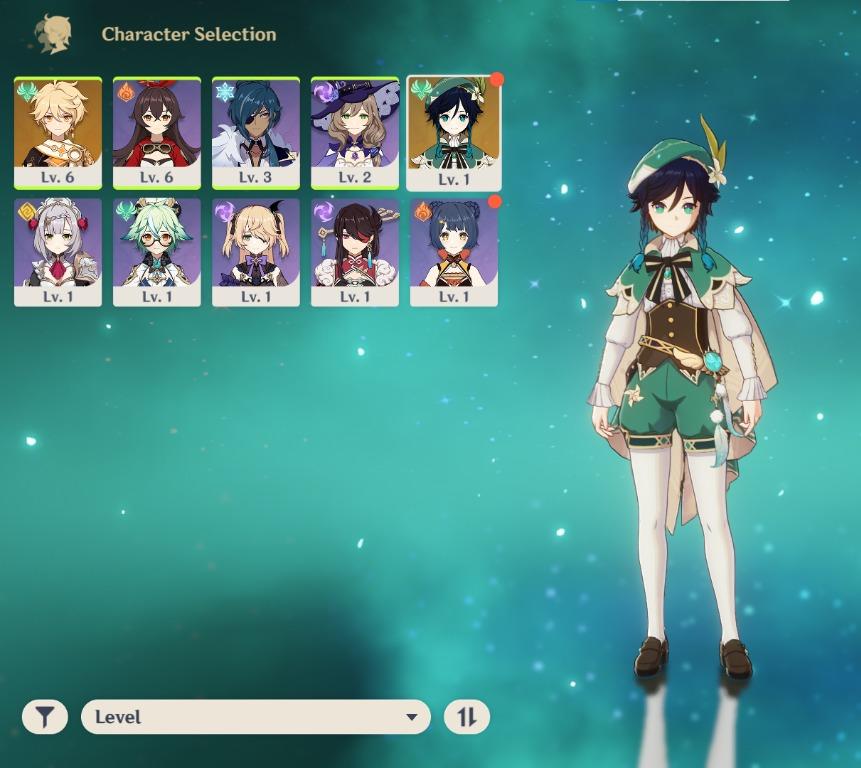Toggle the sort order arrows button

pyautogui.click(x=467, y=717)
